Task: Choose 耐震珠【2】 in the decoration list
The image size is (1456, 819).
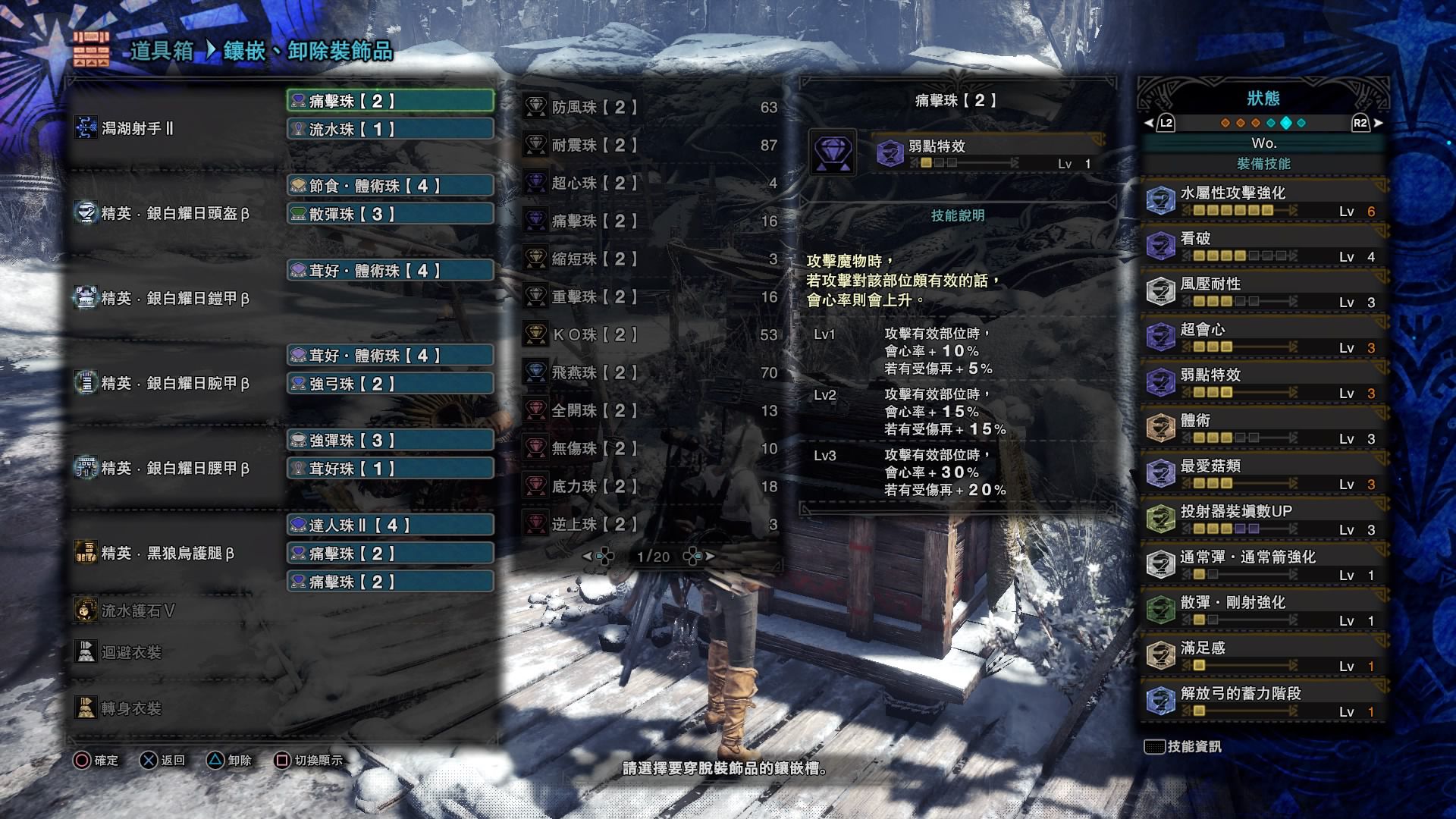Action: pos(651,146)
